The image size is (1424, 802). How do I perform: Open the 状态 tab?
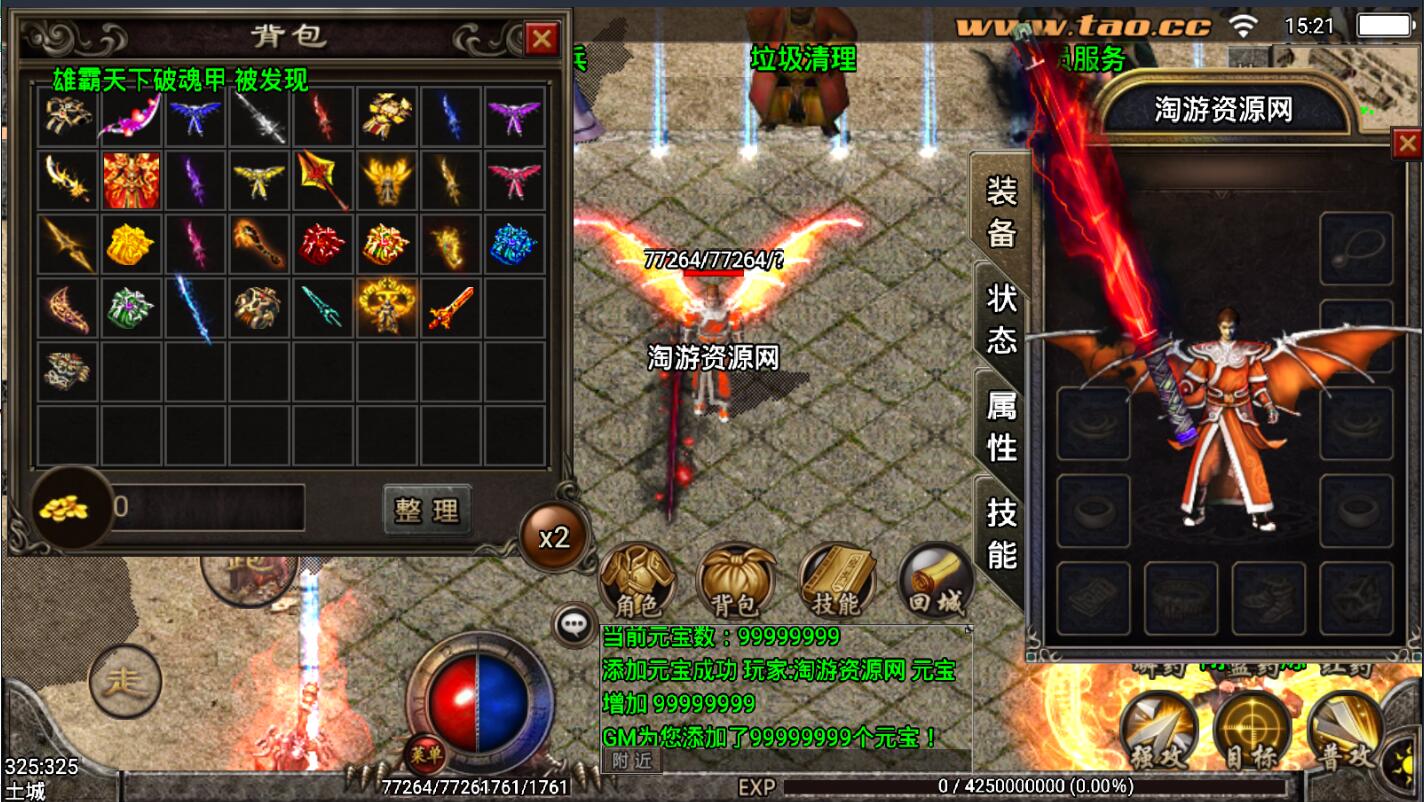(1001, 318)
